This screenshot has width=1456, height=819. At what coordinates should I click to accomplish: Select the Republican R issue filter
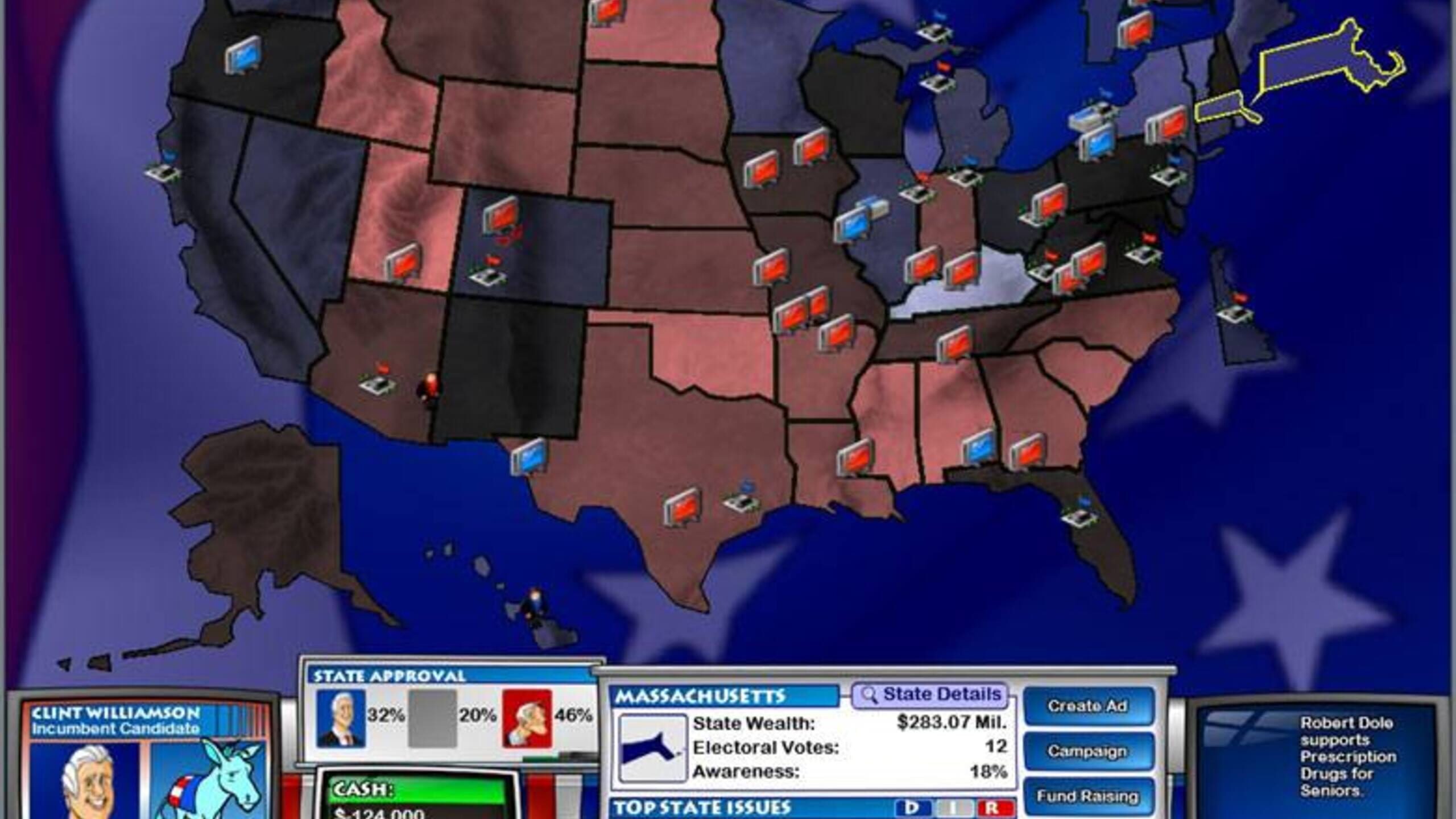(x=994, y=809)
